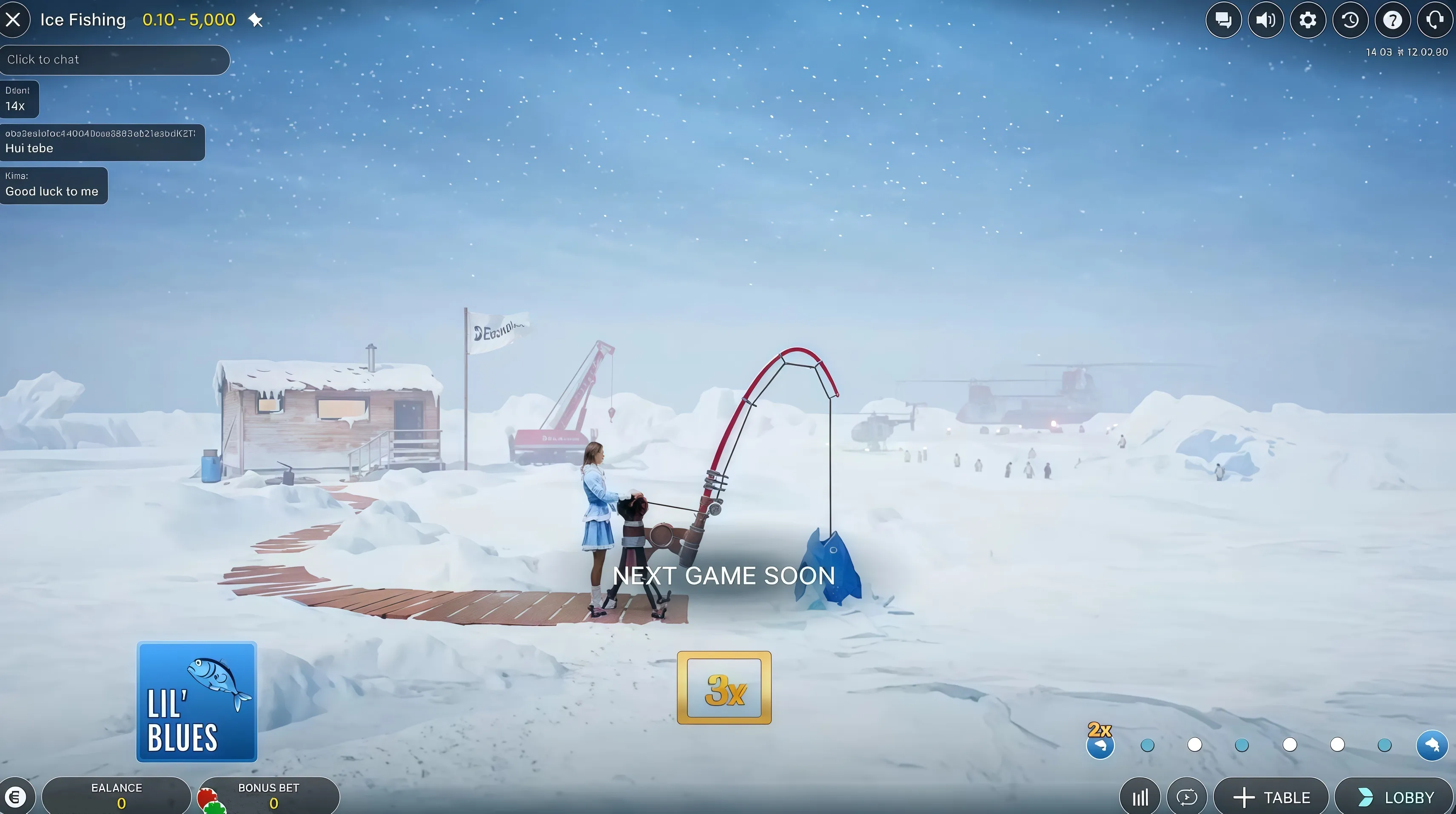Open the help information

[x=1392, y=20]
